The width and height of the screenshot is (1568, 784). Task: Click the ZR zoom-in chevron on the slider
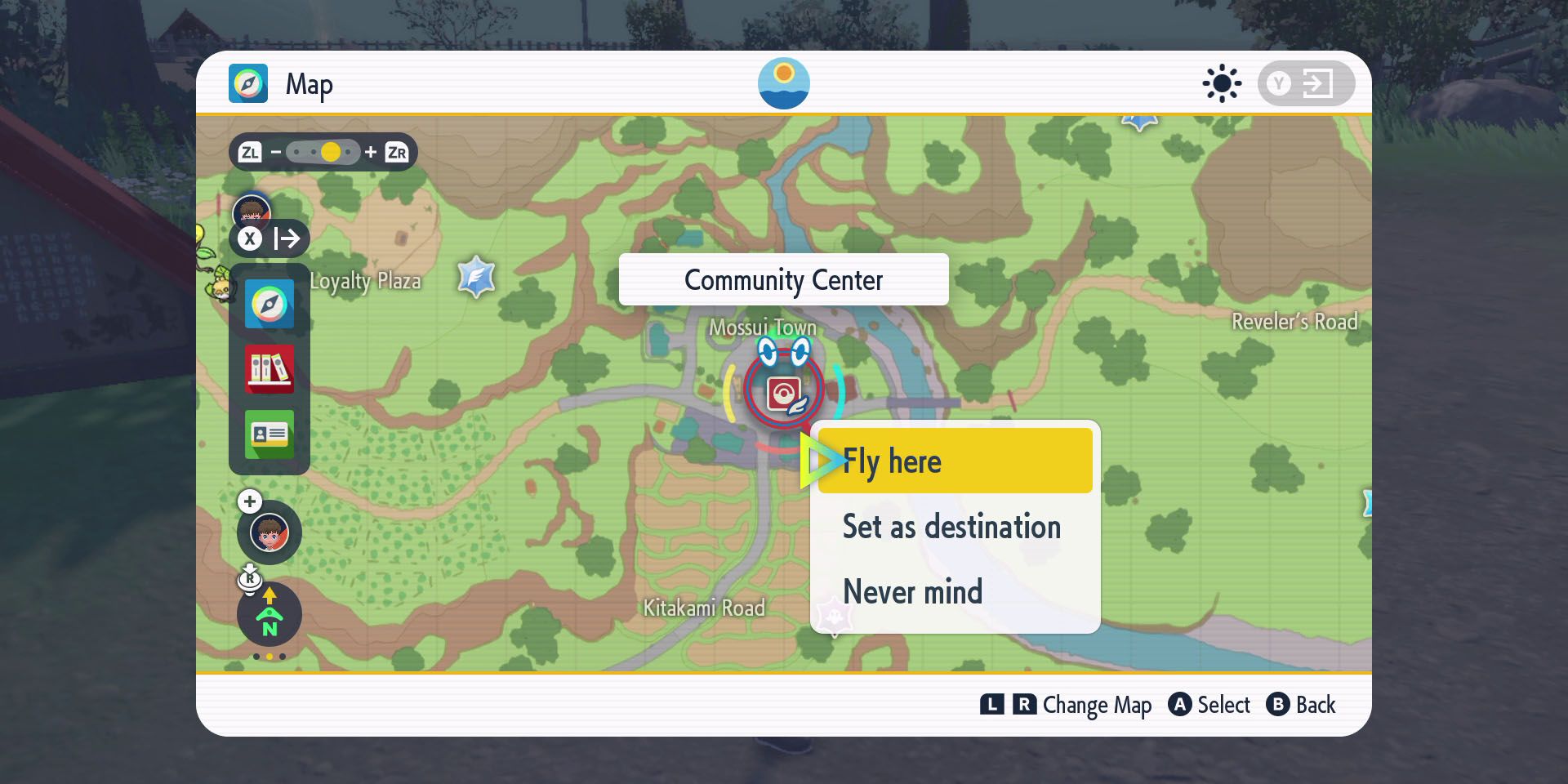398,152
